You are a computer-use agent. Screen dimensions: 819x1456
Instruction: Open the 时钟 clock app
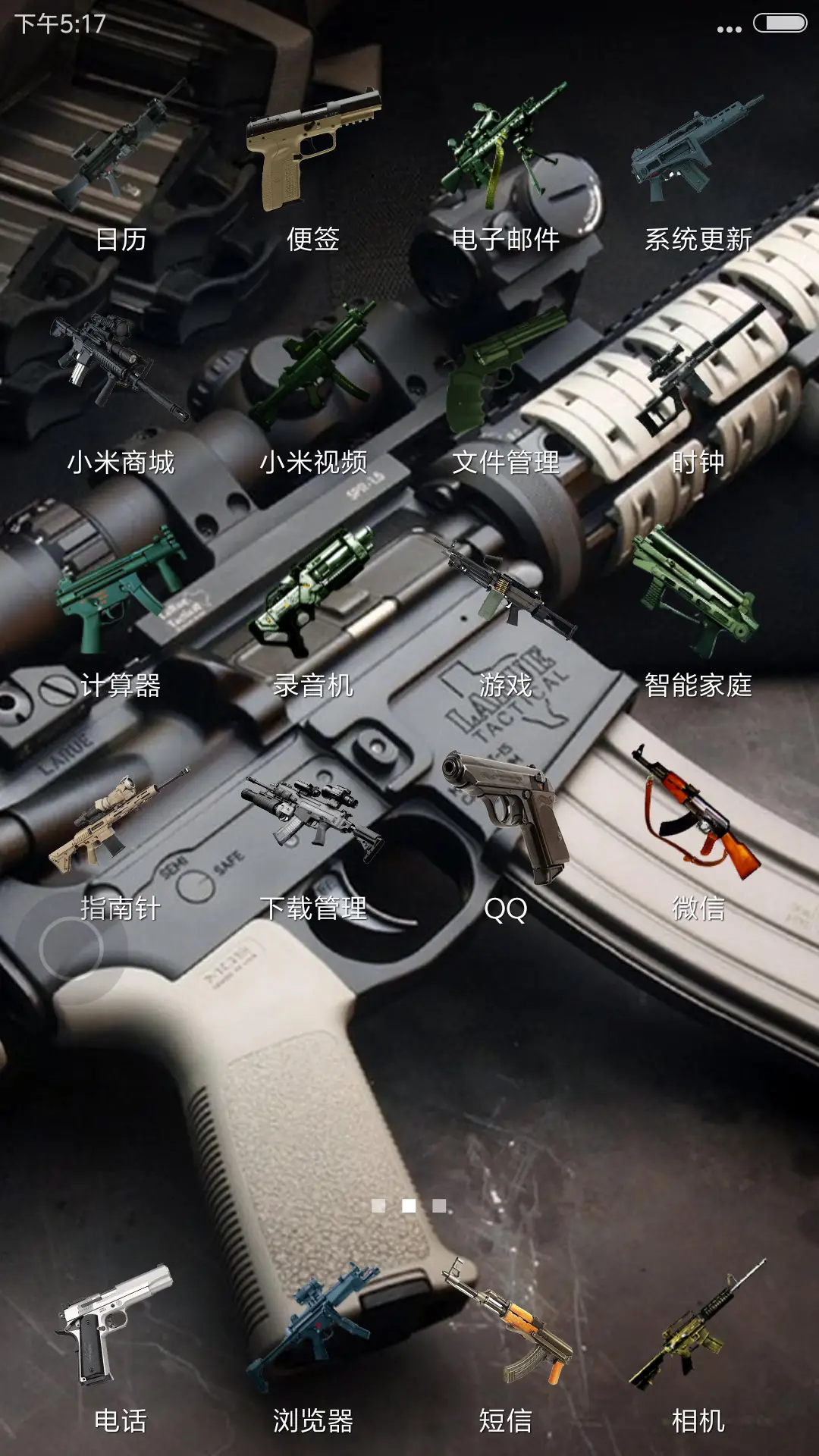tap(698, 372)
